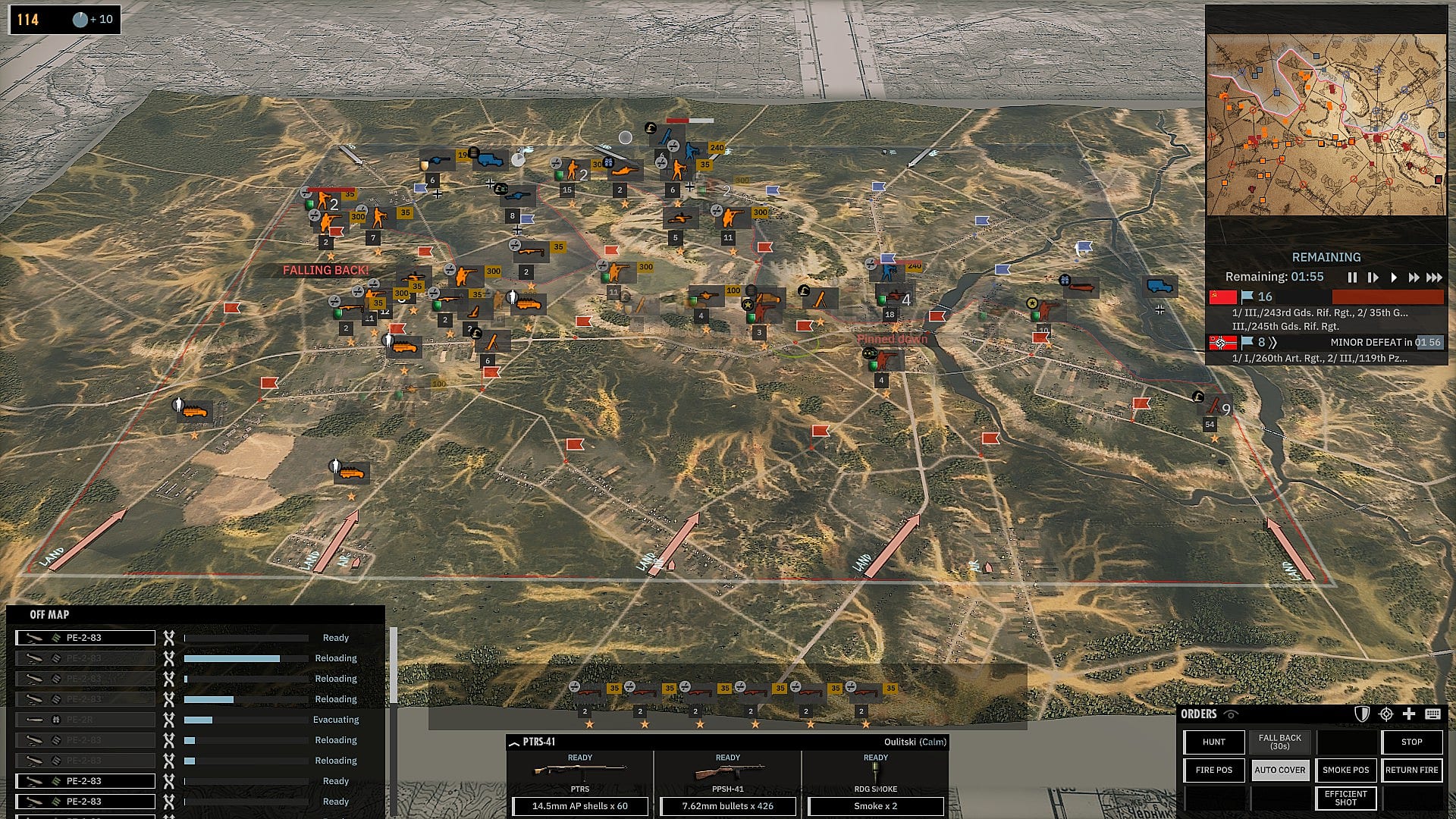Click the crosshair icon in Orders header
1456x819 pixels.
pos(1386,714)
